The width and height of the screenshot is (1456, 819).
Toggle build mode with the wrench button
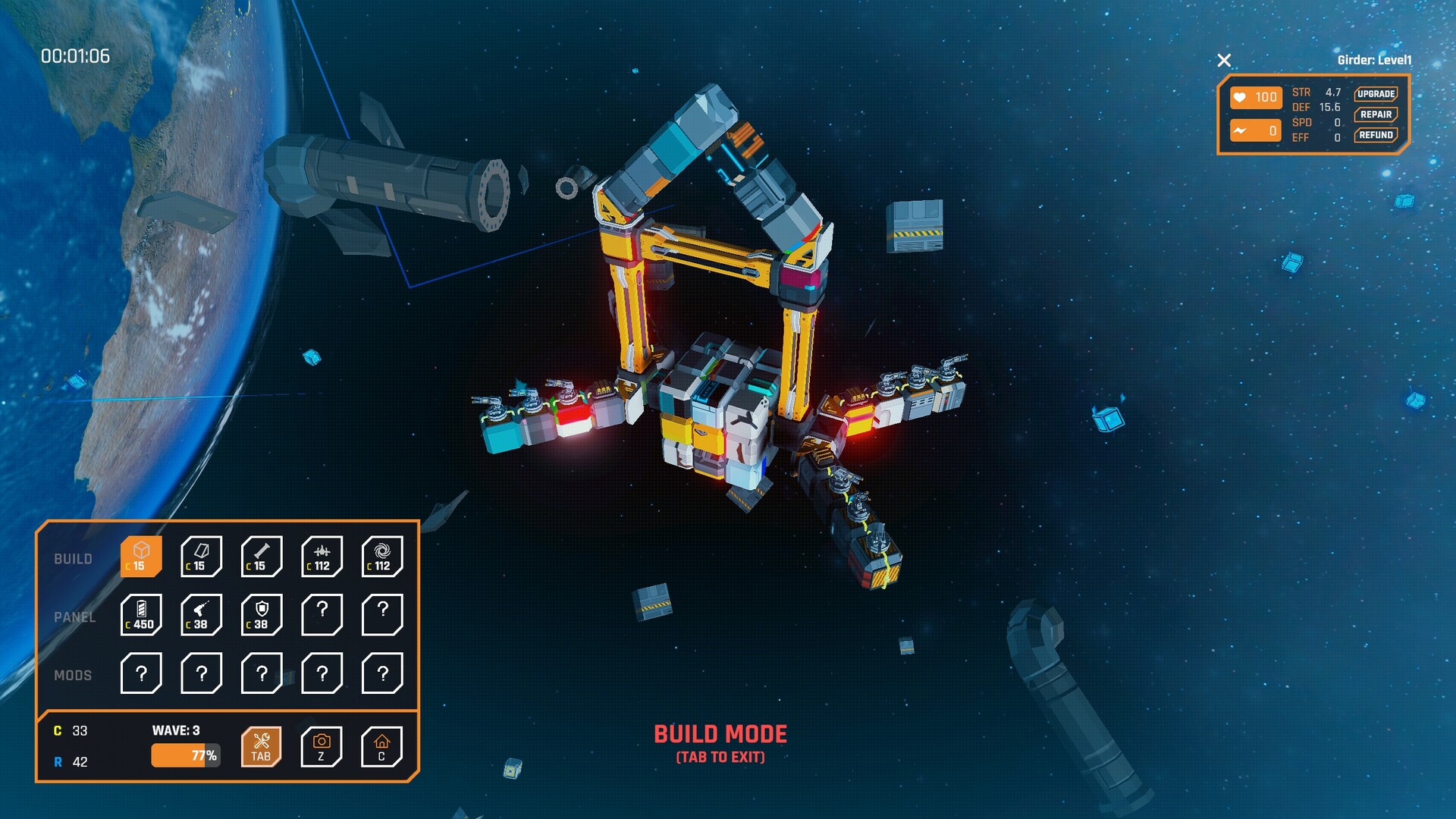(261, 747)
